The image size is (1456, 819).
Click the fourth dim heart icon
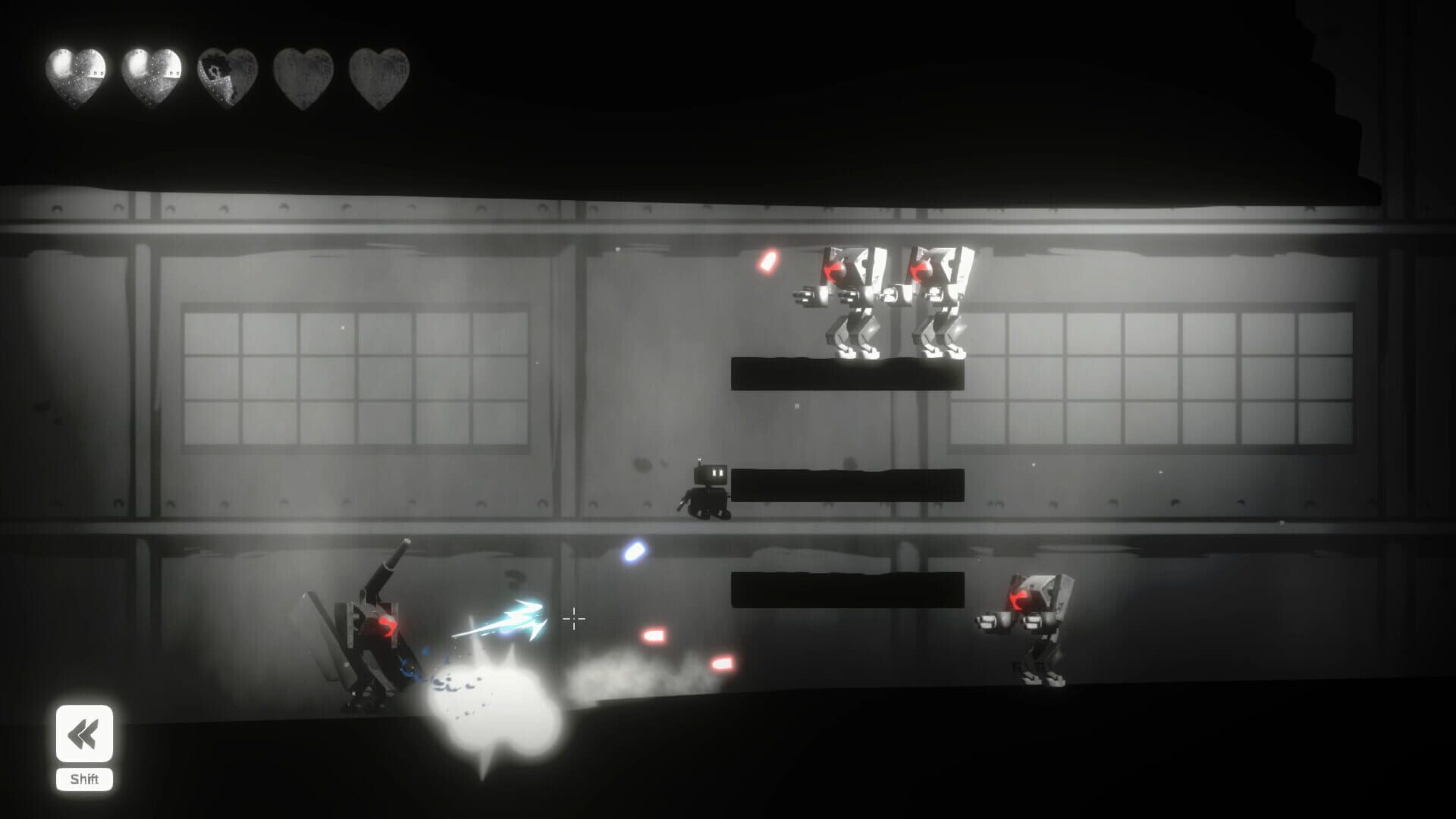tap(302, 74)
